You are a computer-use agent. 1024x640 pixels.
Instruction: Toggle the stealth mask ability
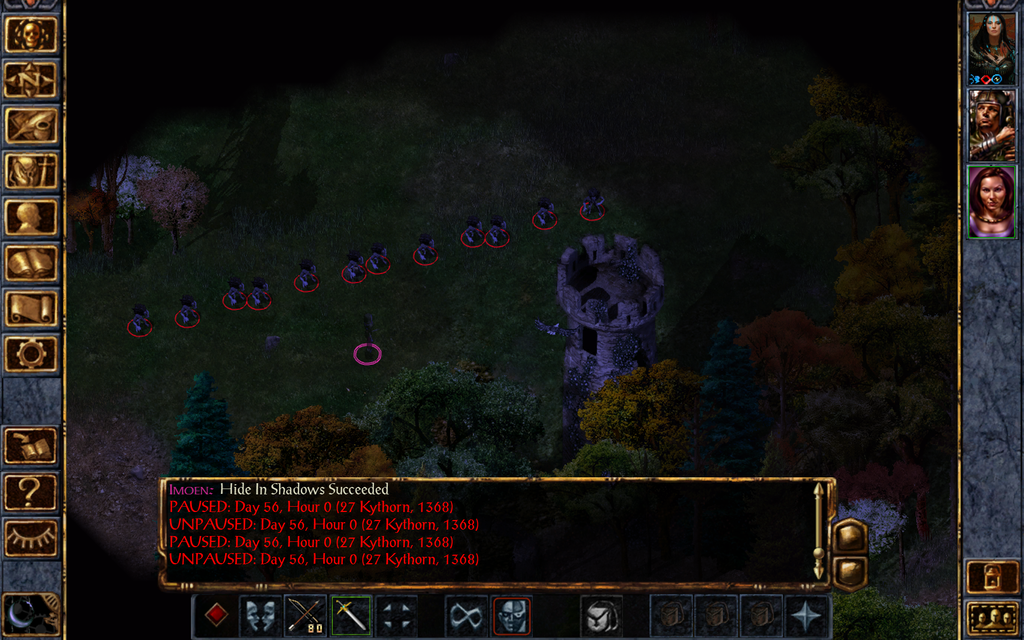(x=511, y=615)
